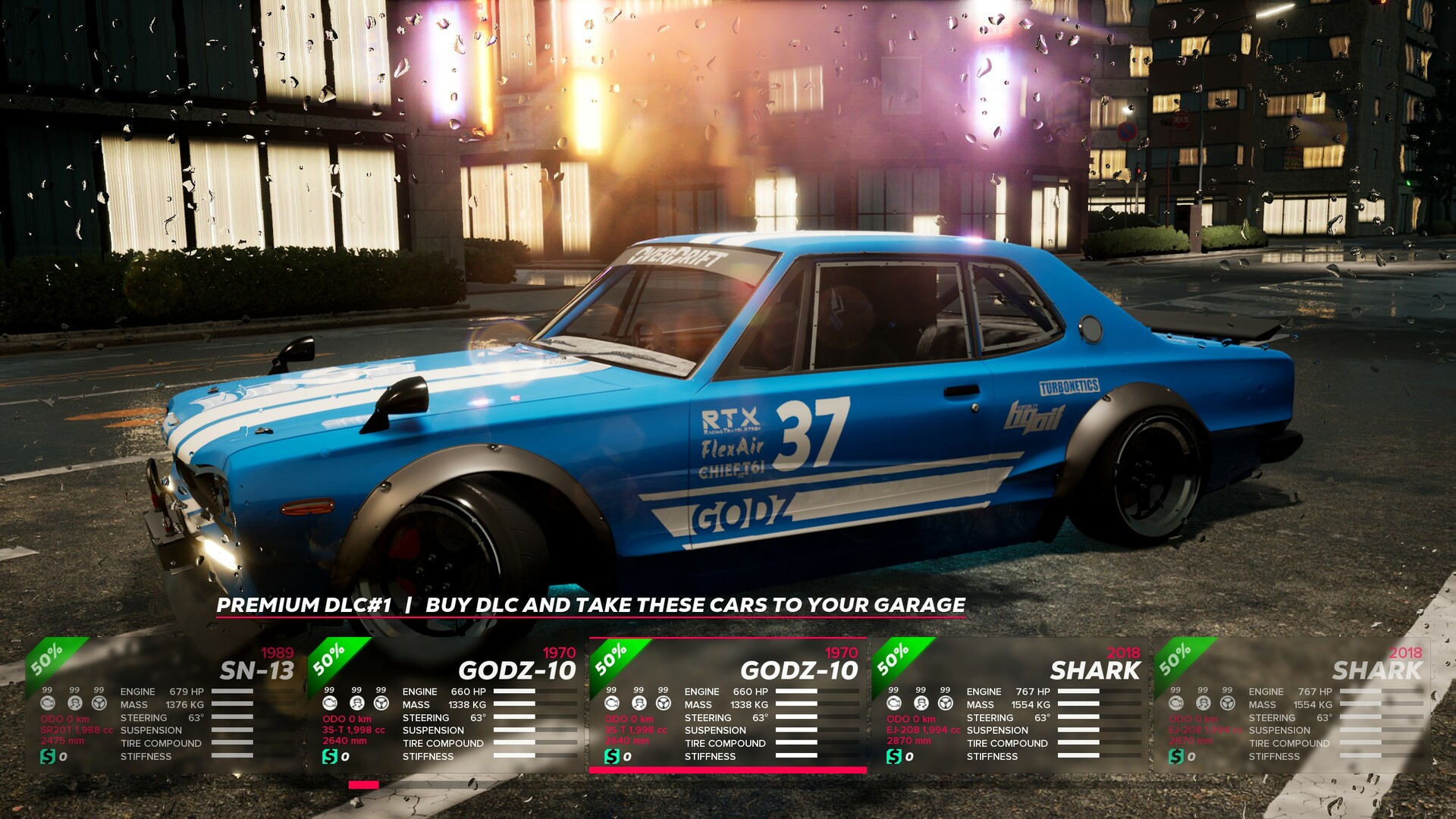This screenshot has height=819, width=1456.
Task: Click the currency icon on the first SHARK card
Action: click(893, 756)
